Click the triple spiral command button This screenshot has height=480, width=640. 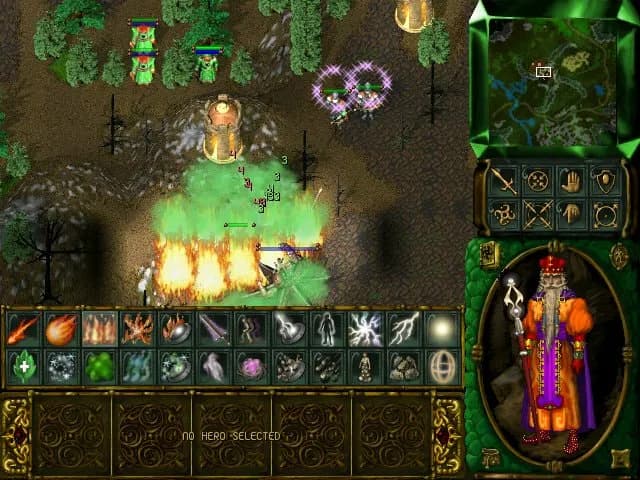tap(503, 213)
